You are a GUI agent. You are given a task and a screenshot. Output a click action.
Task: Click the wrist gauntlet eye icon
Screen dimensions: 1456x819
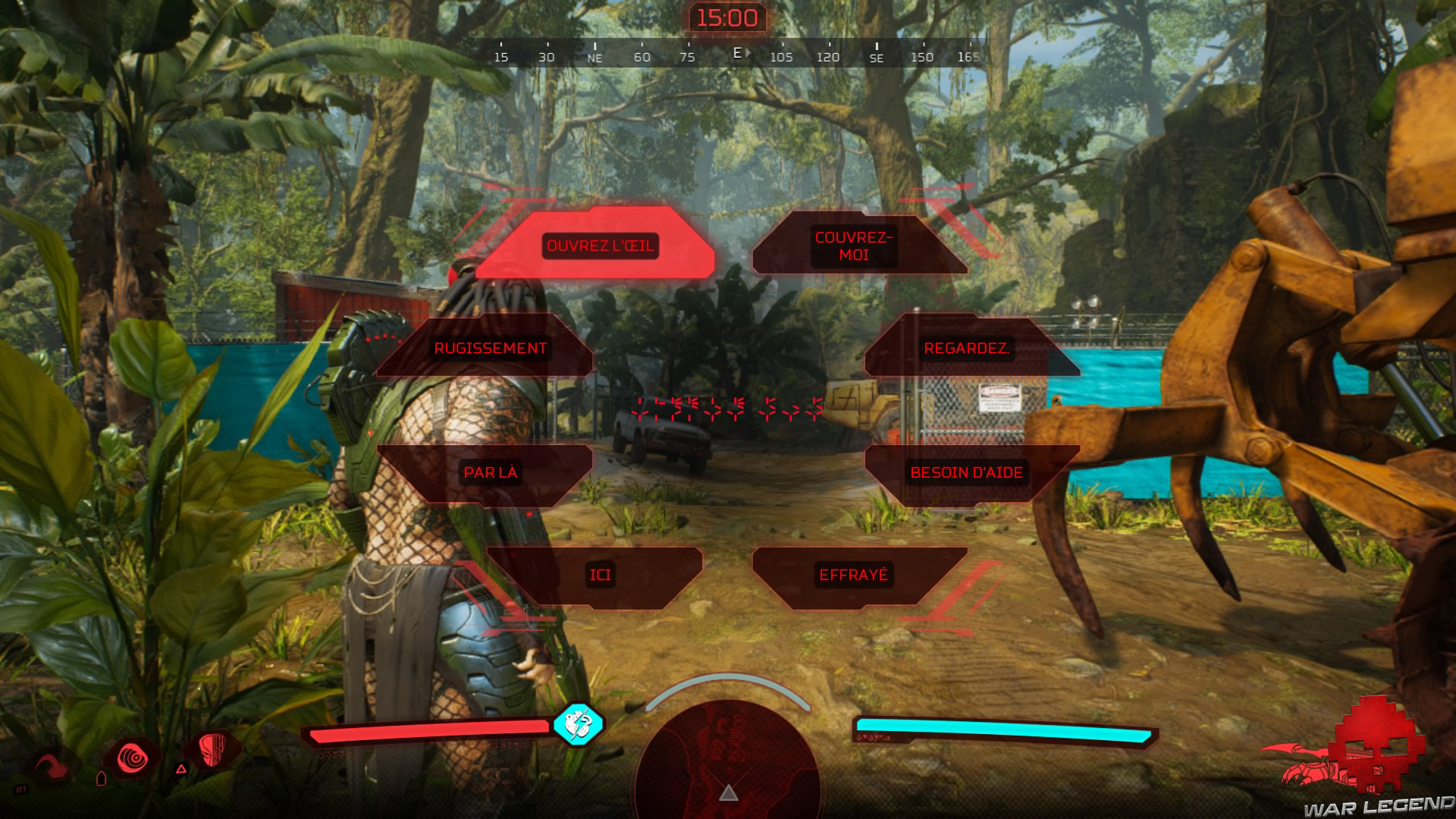[134, 758]
